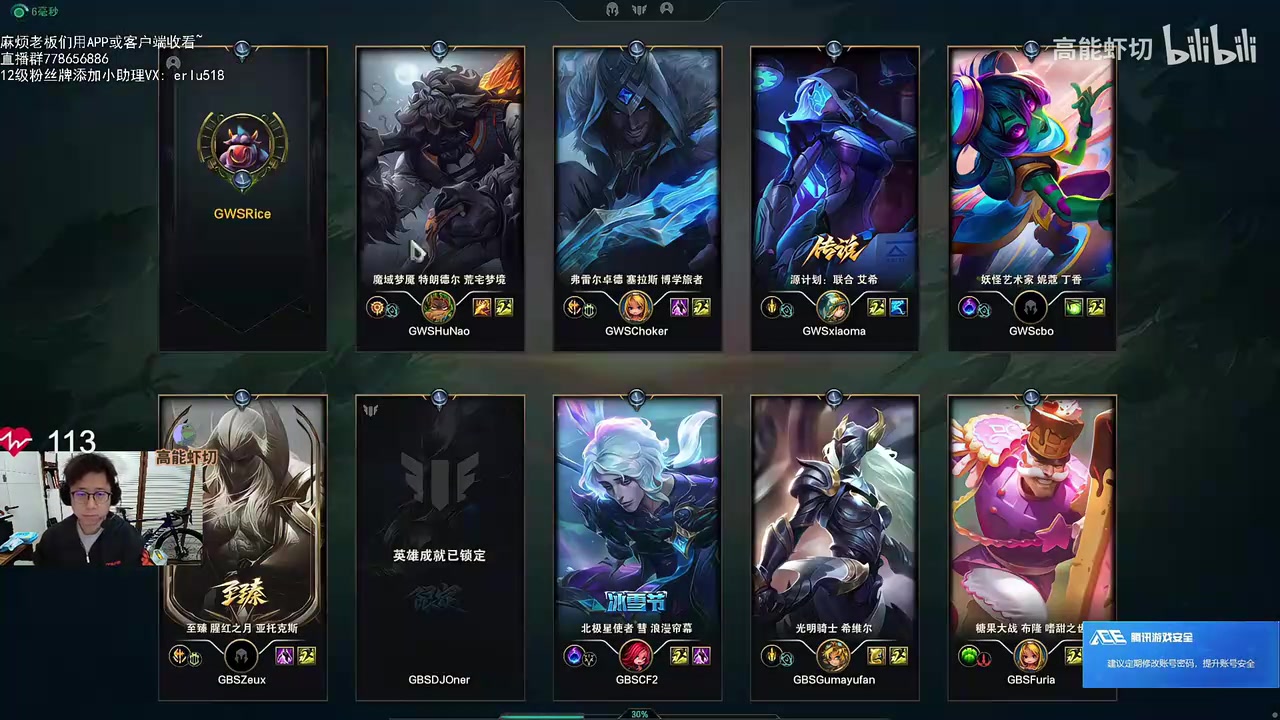The height and width of the screenshot is (720, 1280).
Task: Click GWSChoker's summoner profile icon
Action: click(636, 307)
